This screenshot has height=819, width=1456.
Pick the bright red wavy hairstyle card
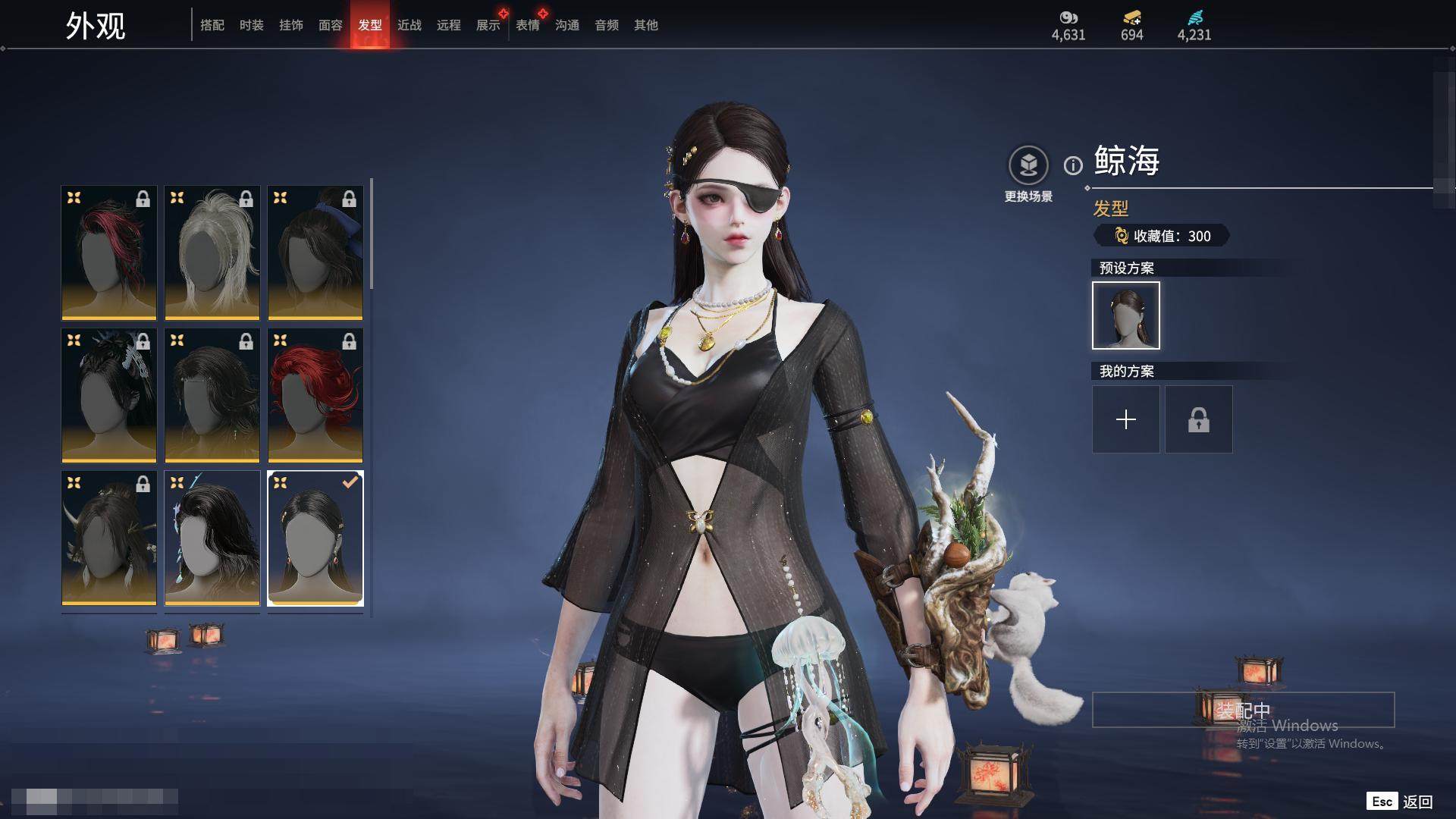coord(315,395)
